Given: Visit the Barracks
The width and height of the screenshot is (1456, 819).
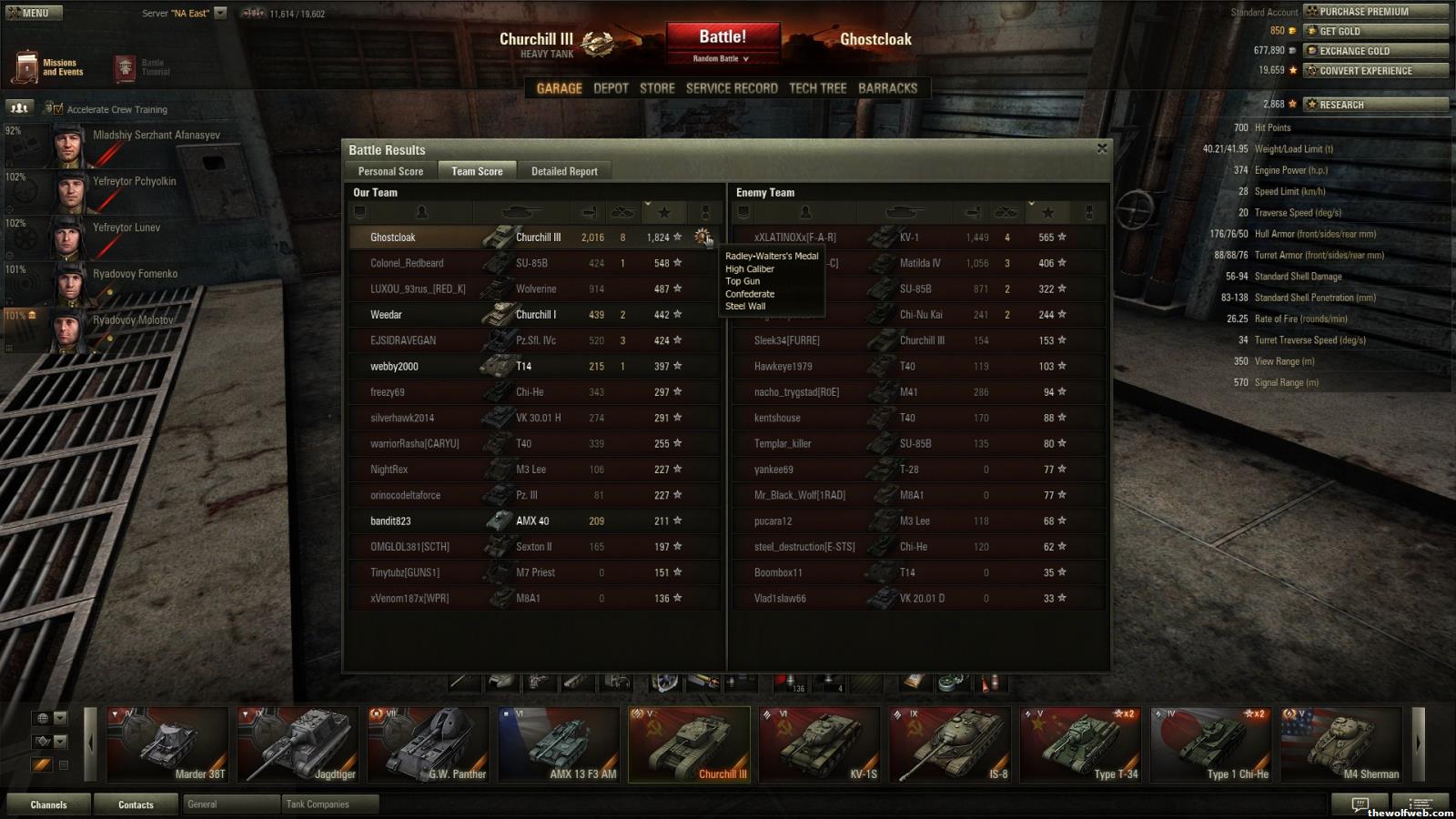Looking at the screenshot, I should [887, 88].
